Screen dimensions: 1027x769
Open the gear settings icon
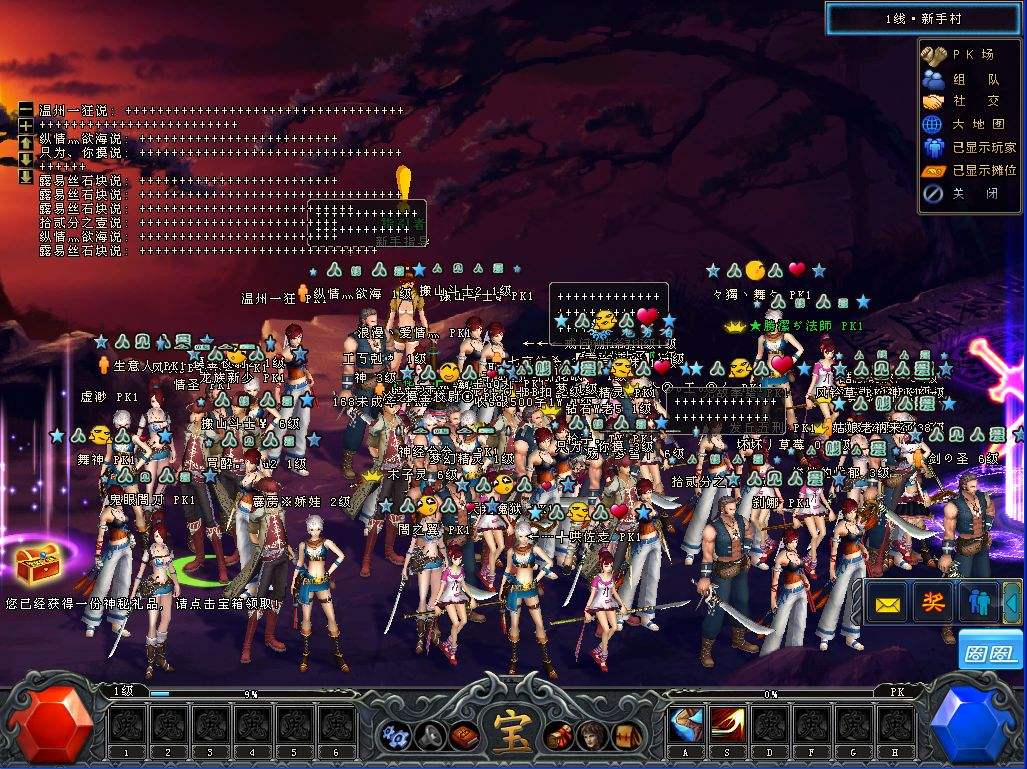pos(393,736)
